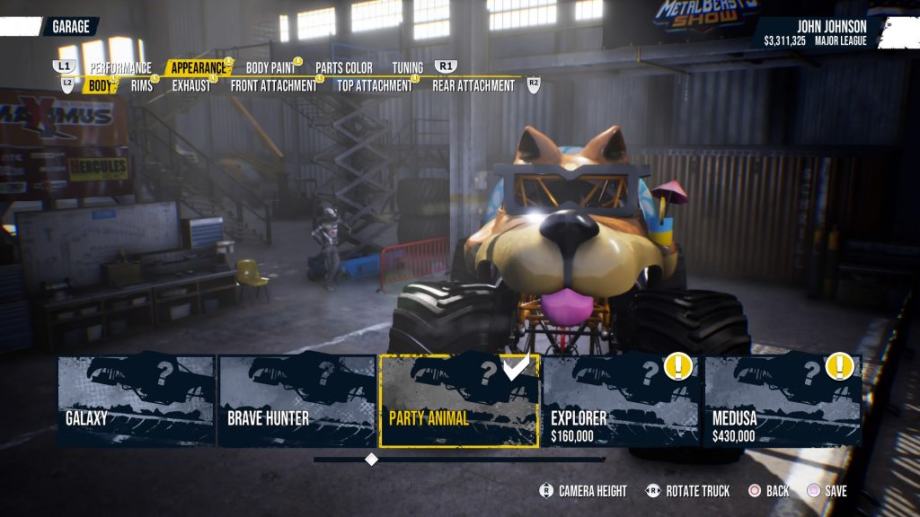Open the Front Attachment category
This screenshot has height=517, width=920.
(273, 86)
